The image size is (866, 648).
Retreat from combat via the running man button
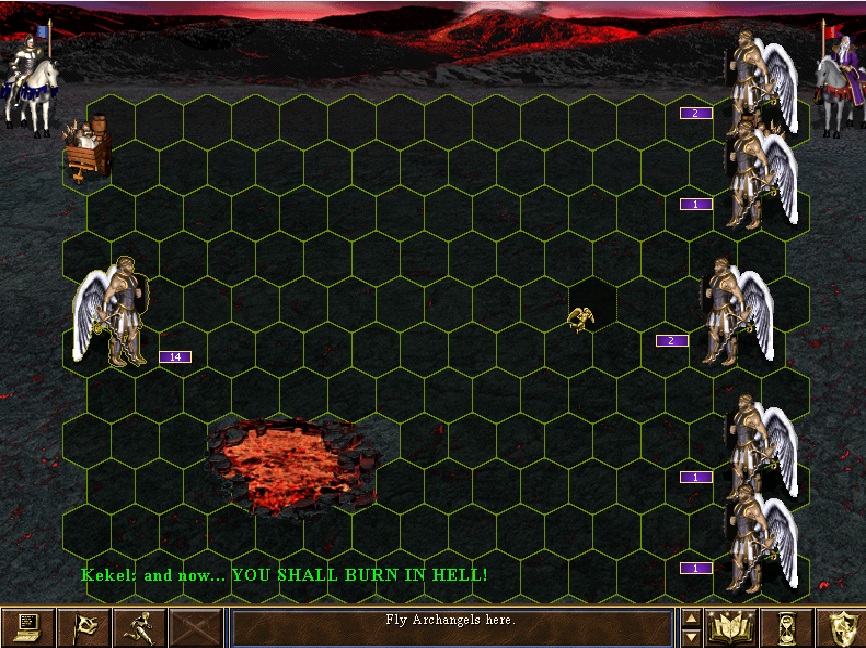[140, 627]
